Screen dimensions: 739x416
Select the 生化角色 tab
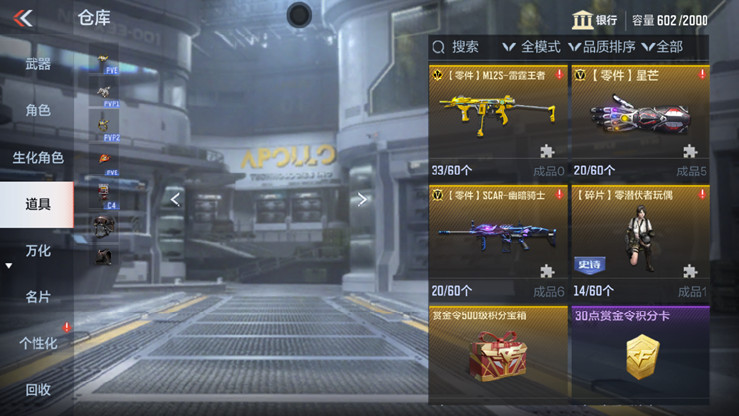pos(38,157)
